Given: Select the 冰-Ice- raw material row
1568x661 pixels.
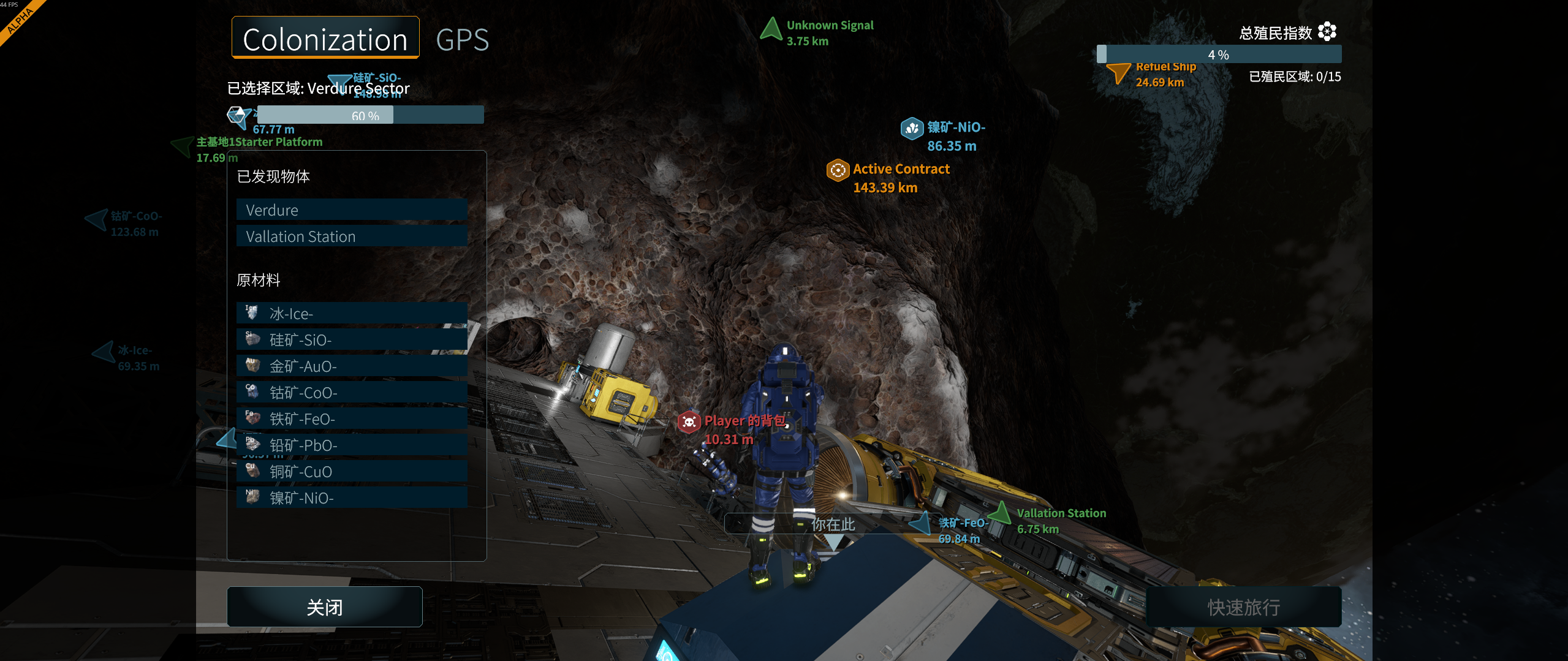Looking at the screenshot, I should point(352,314).
